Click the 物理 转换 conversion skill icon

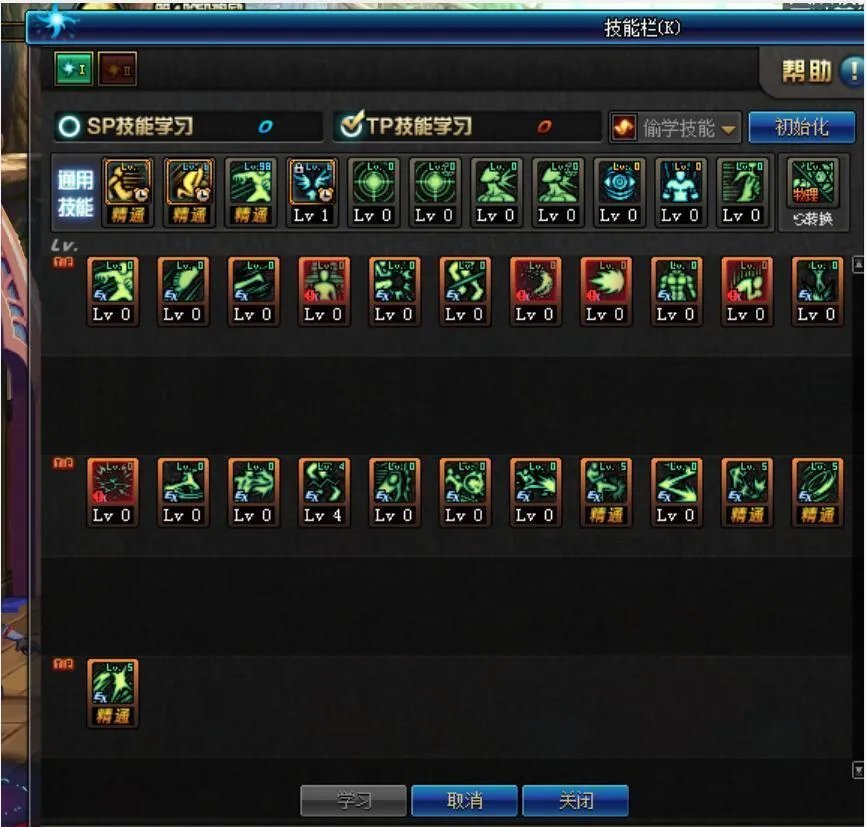[811, 192]
